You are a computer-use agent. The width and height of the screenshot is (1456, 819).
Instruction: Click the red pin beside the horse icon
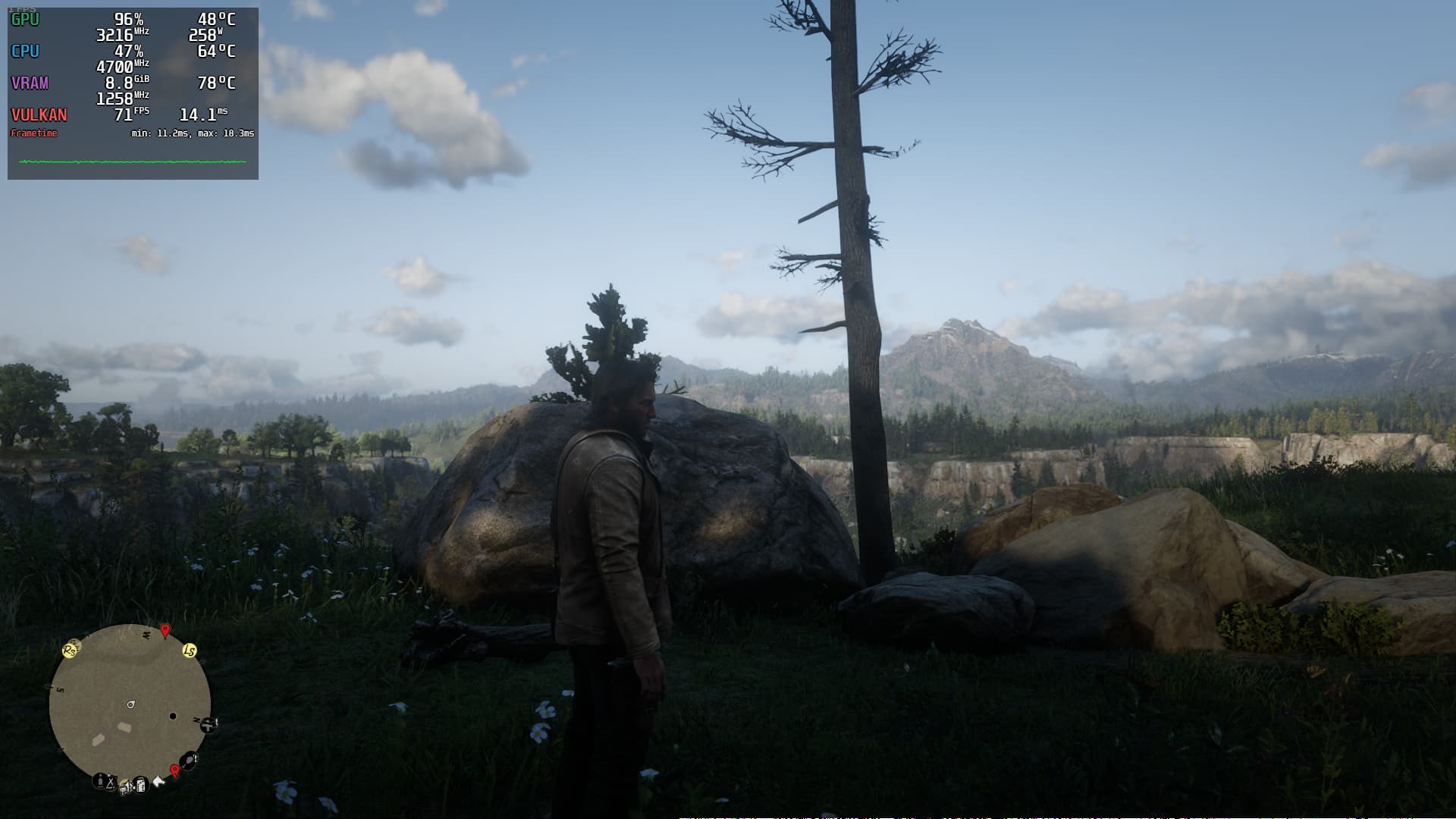click(175, 770)
